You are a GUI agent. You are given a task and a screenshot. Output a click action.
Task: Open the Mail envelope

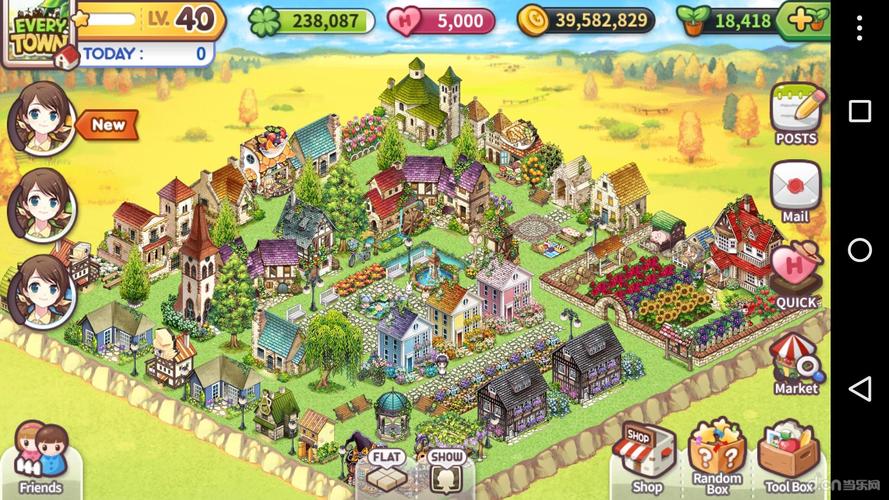(796, 190)
